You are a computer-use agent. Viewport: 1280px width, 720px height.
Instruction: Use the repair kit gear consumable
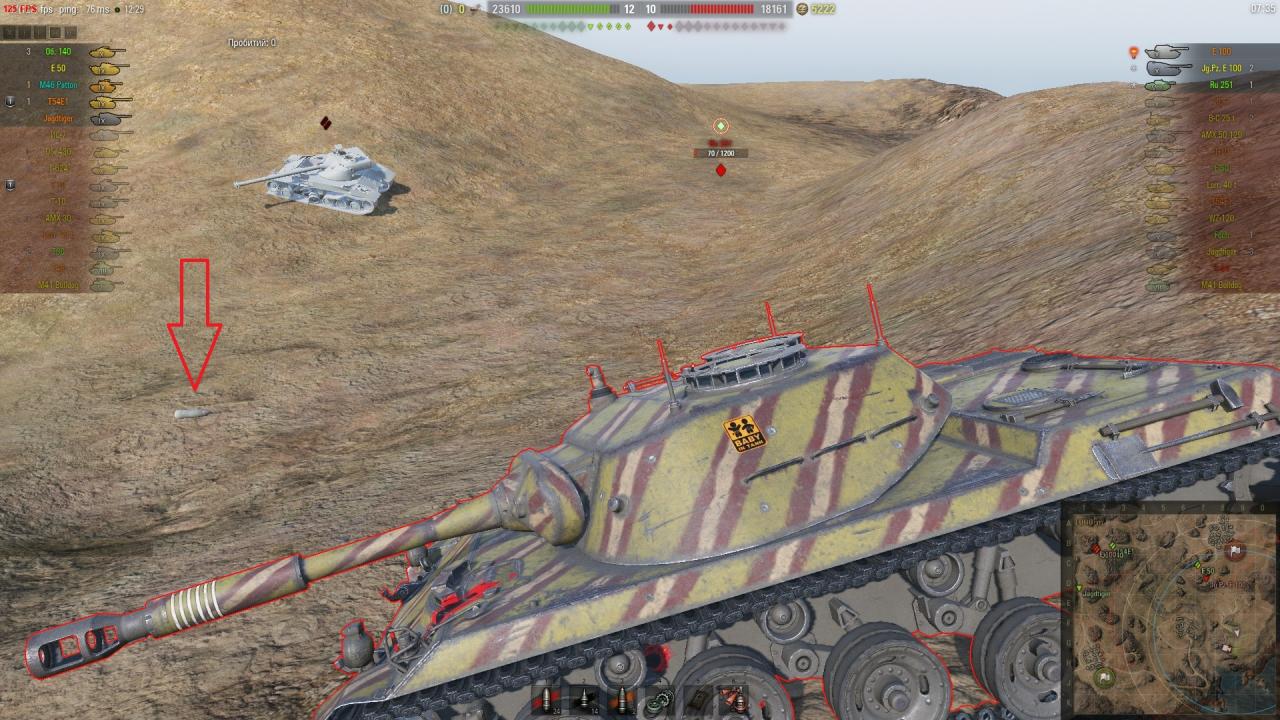click(x=661, y=698)
